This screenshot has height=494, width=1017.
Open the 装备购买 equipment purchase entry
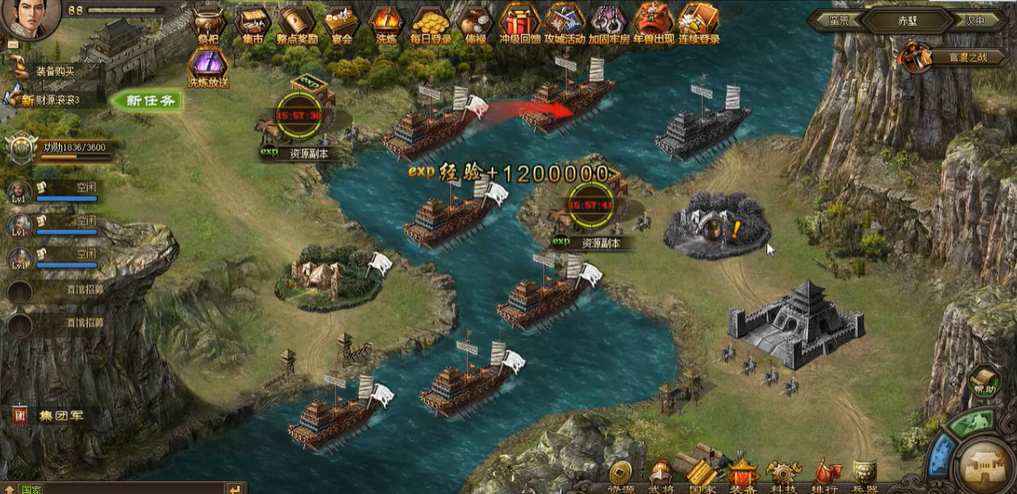click(52, 71)
